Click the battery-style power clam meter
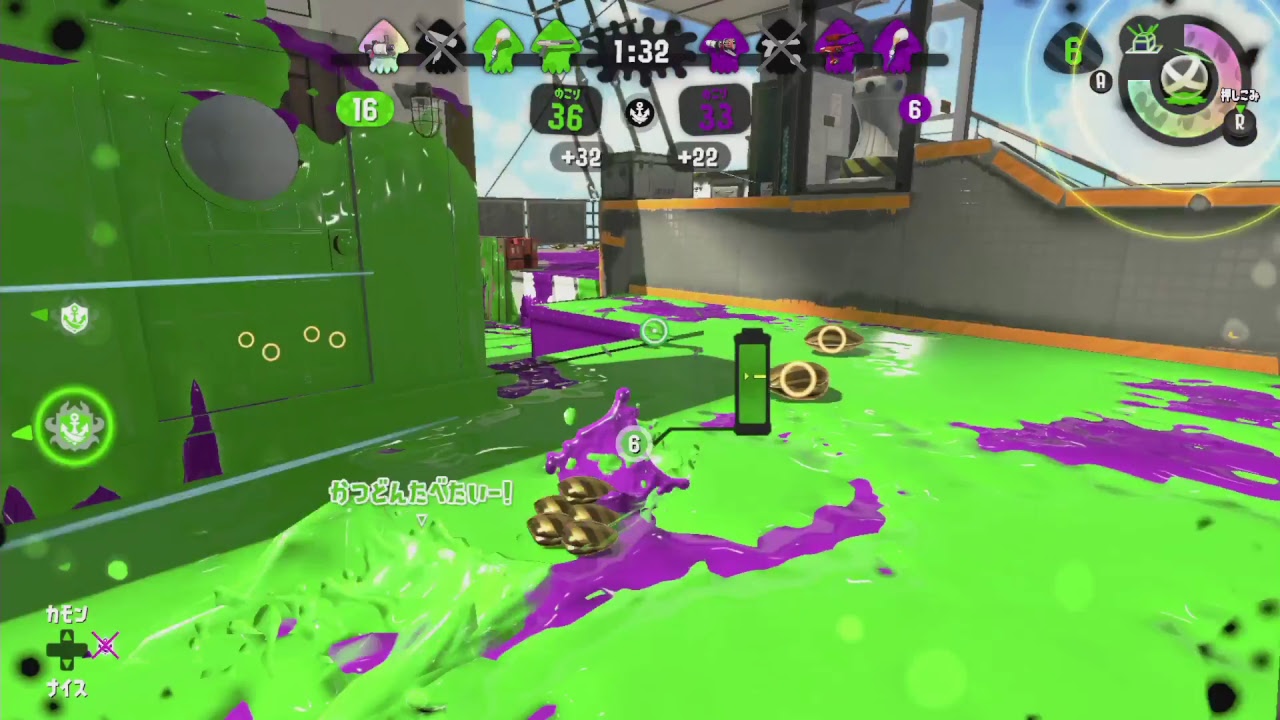This screenshot has height=720, width=1280. 753,380
